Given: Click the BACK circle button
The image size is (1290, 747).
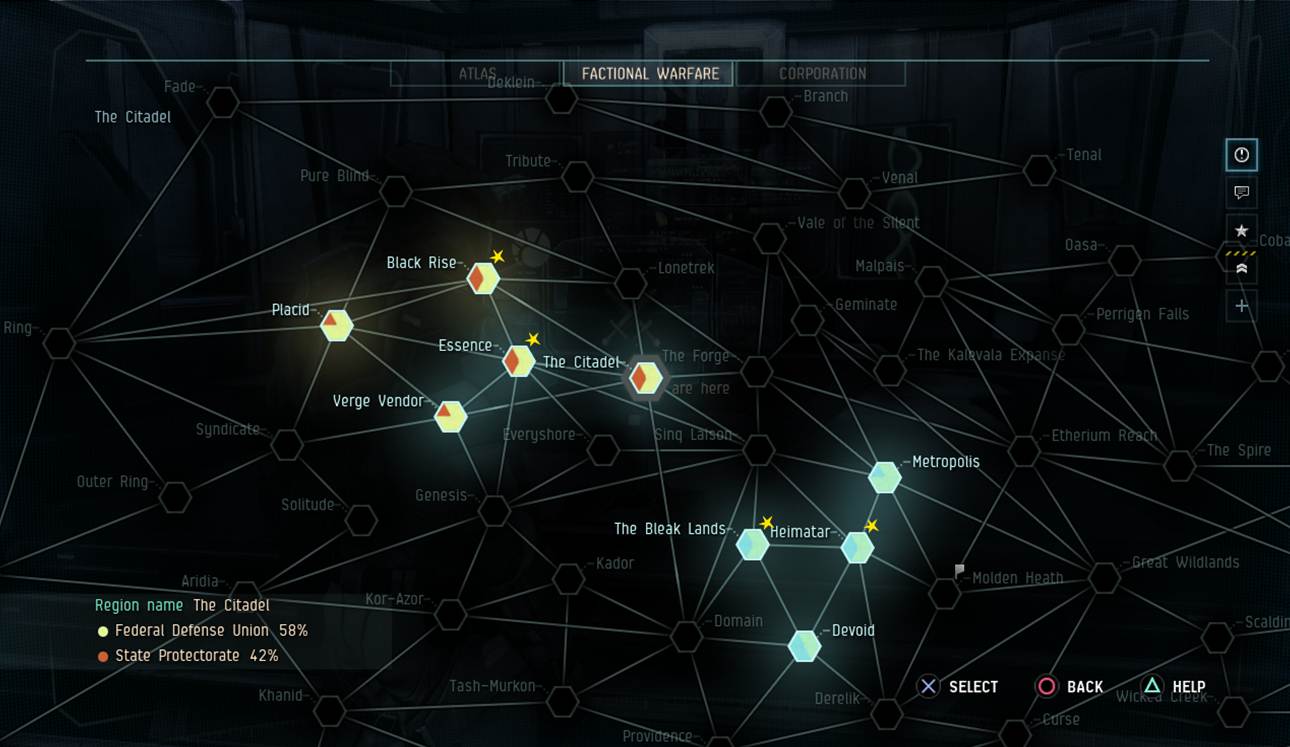Looking at the screenshot, I should click(1047, 687).
